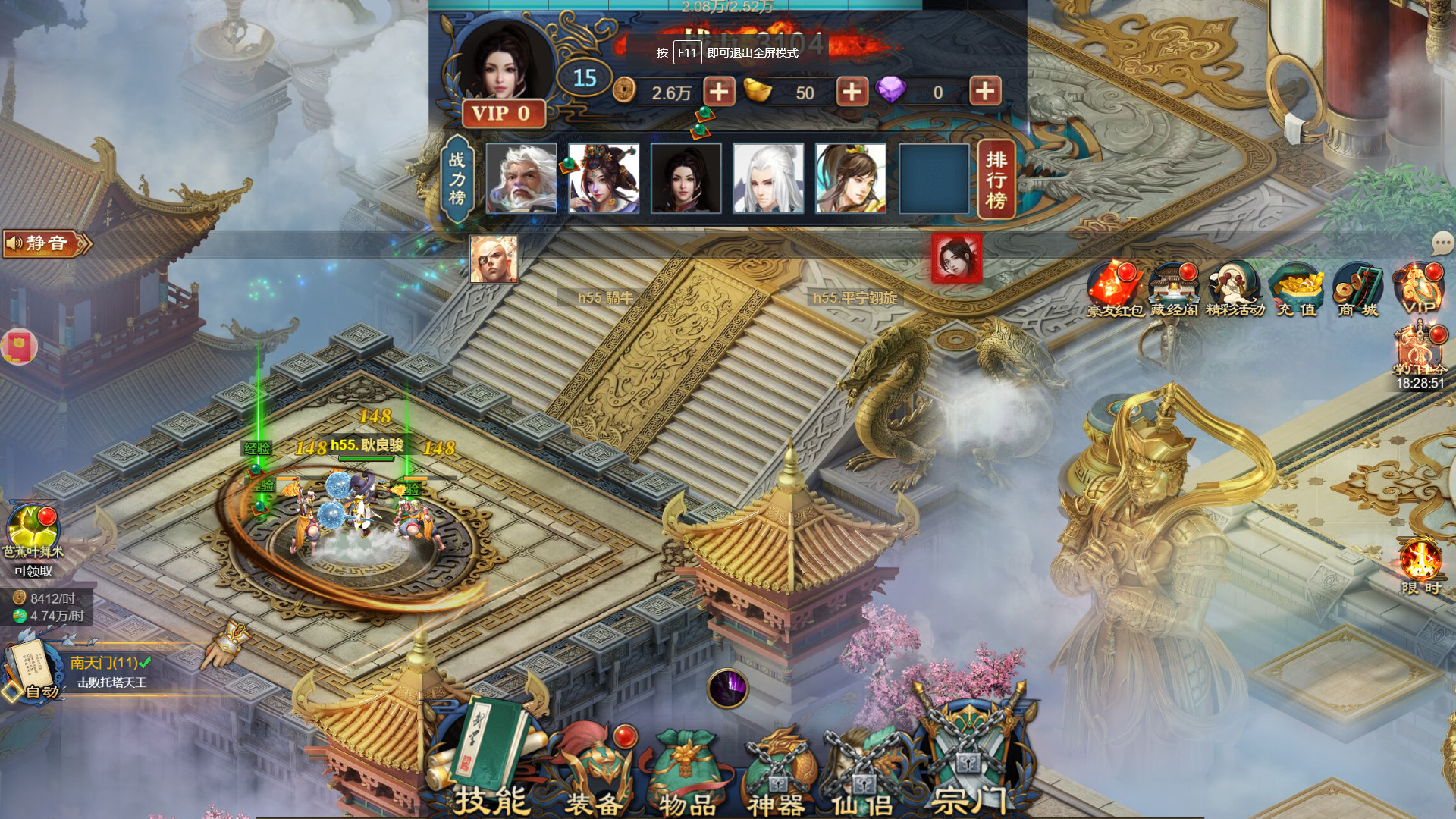Screen dimensions: 1456x819
Task: Open the VIP privileges tab
Action: click(1419, 288)
